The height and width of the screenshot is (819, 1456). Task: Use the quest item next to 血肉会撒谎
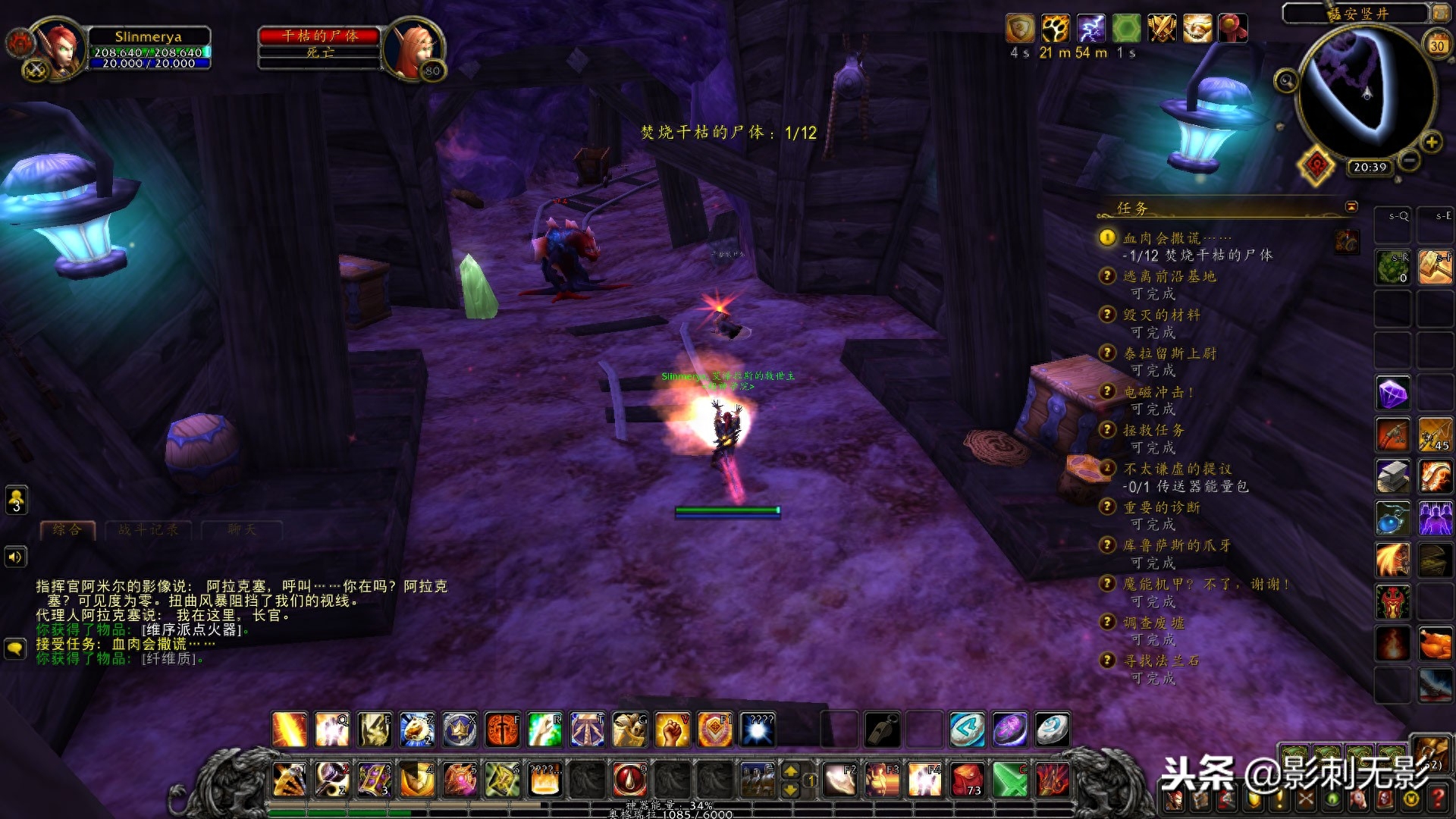click(x=1347, y=241)
